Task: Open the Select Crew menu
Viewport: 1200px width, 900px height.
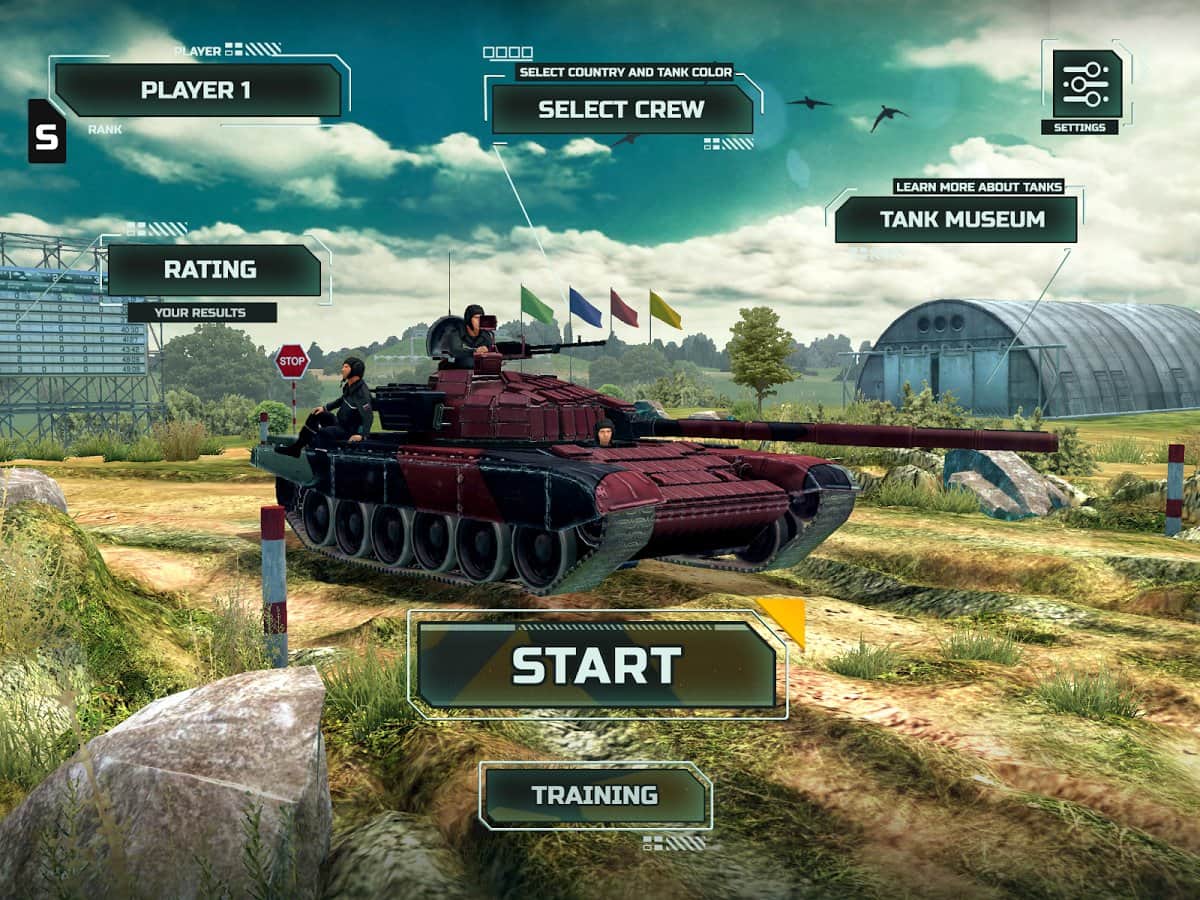Action: tap(621, 109)
